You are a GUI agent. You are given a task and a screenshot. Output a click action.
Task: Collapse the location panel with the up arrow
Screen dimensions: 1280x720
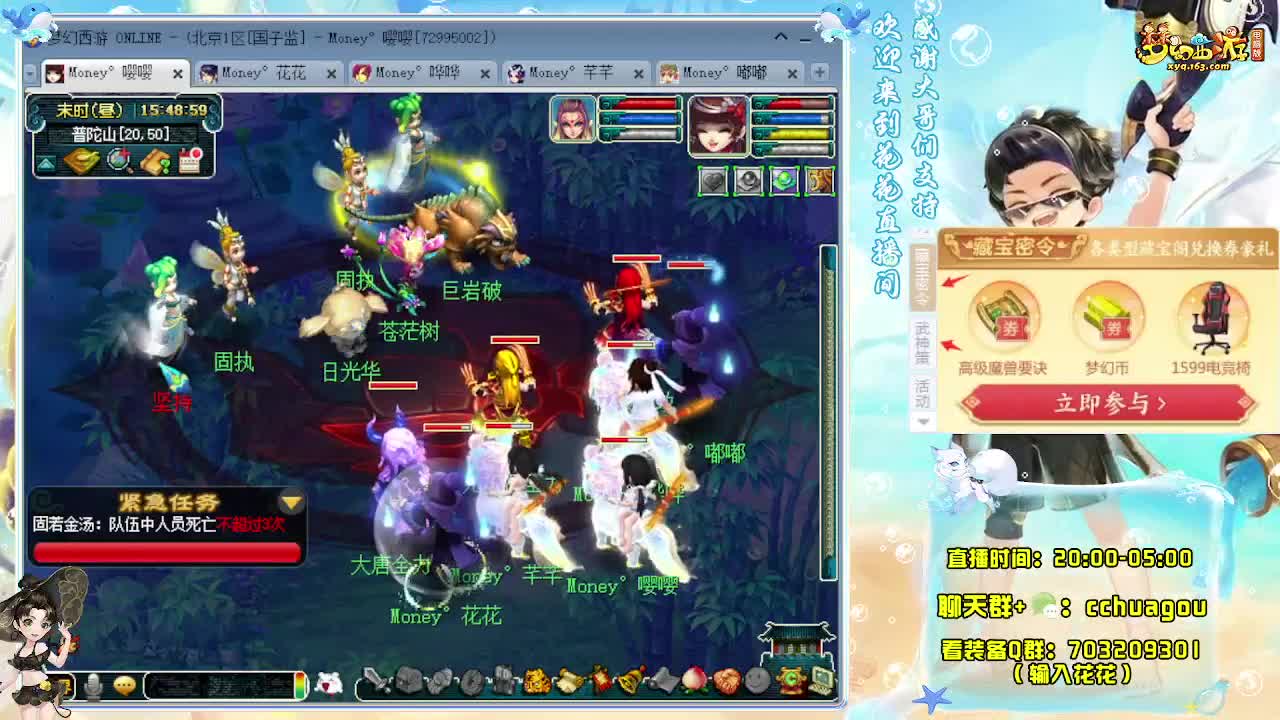pos(45,162)
